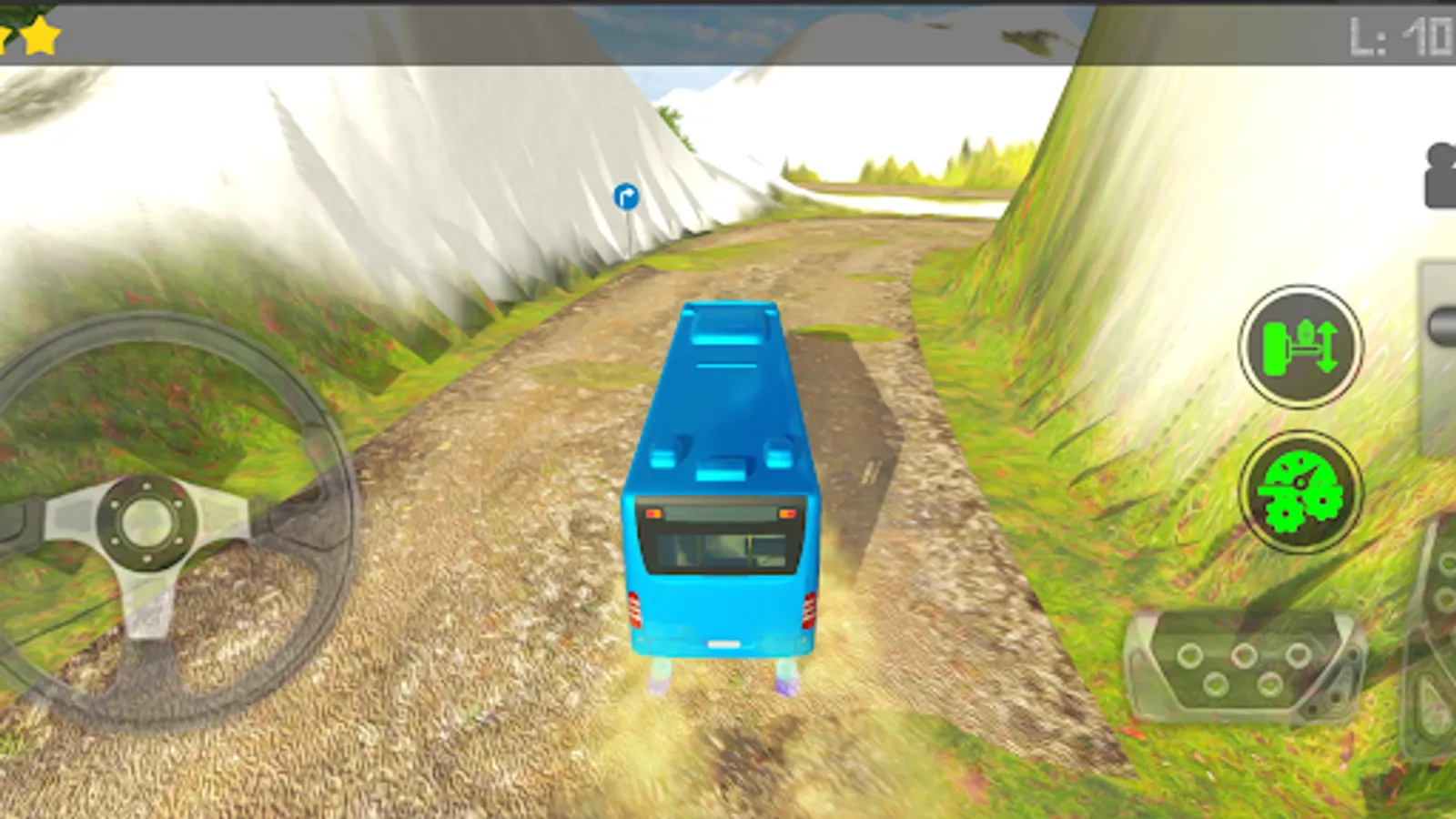Click the top status bar strip
The image size is (1456, 819).
coord(728,32)
